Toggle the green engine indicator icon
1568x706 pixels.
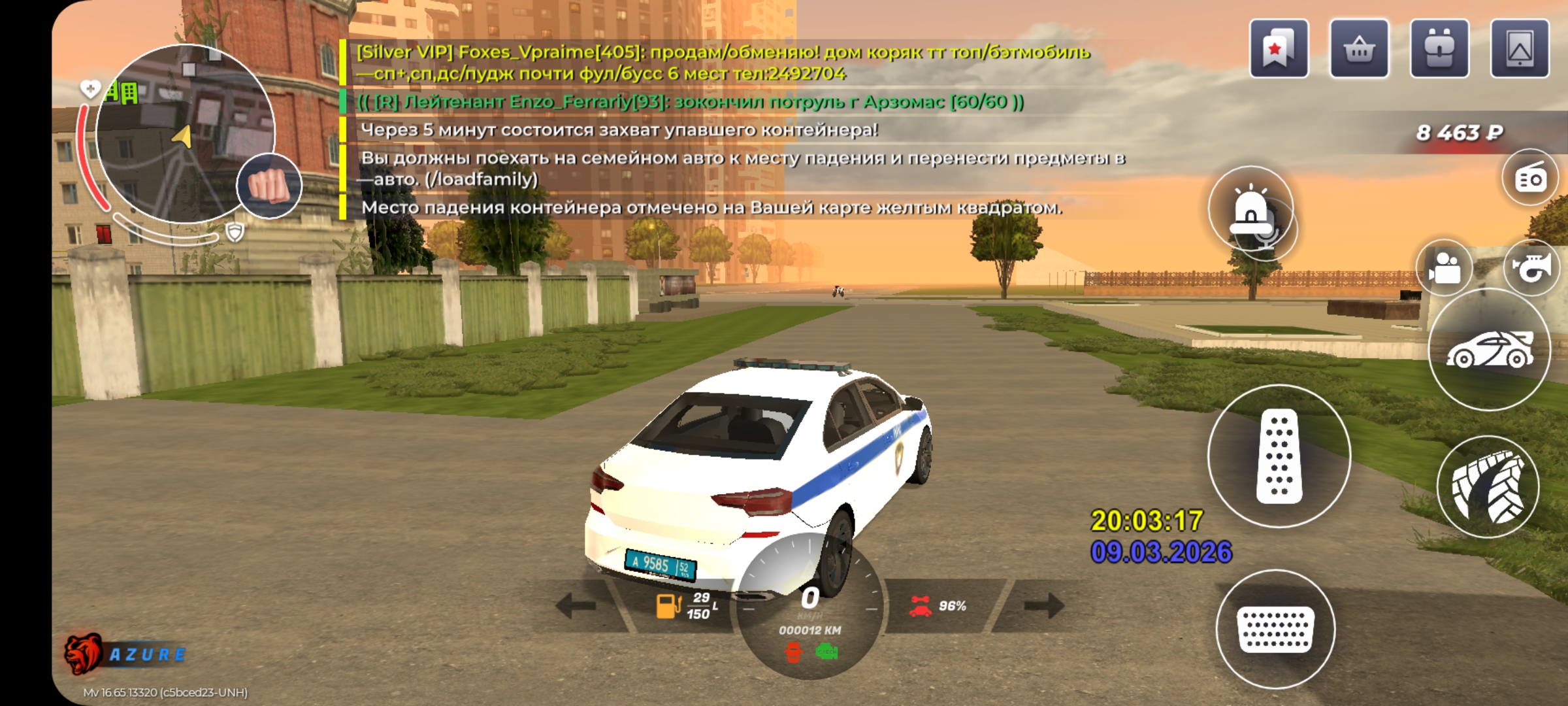tap(826, 651)
